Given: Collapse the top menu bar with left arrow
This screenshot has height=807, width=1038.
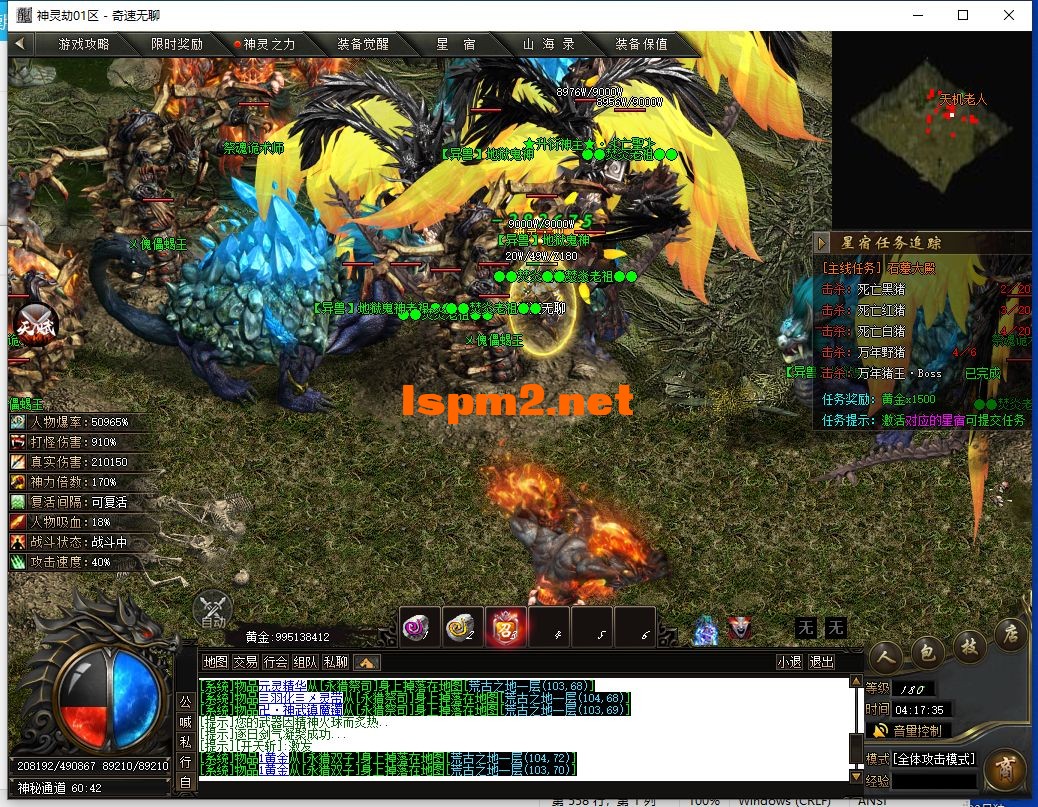Looking at the screenshot, I should tap(21, 44).
